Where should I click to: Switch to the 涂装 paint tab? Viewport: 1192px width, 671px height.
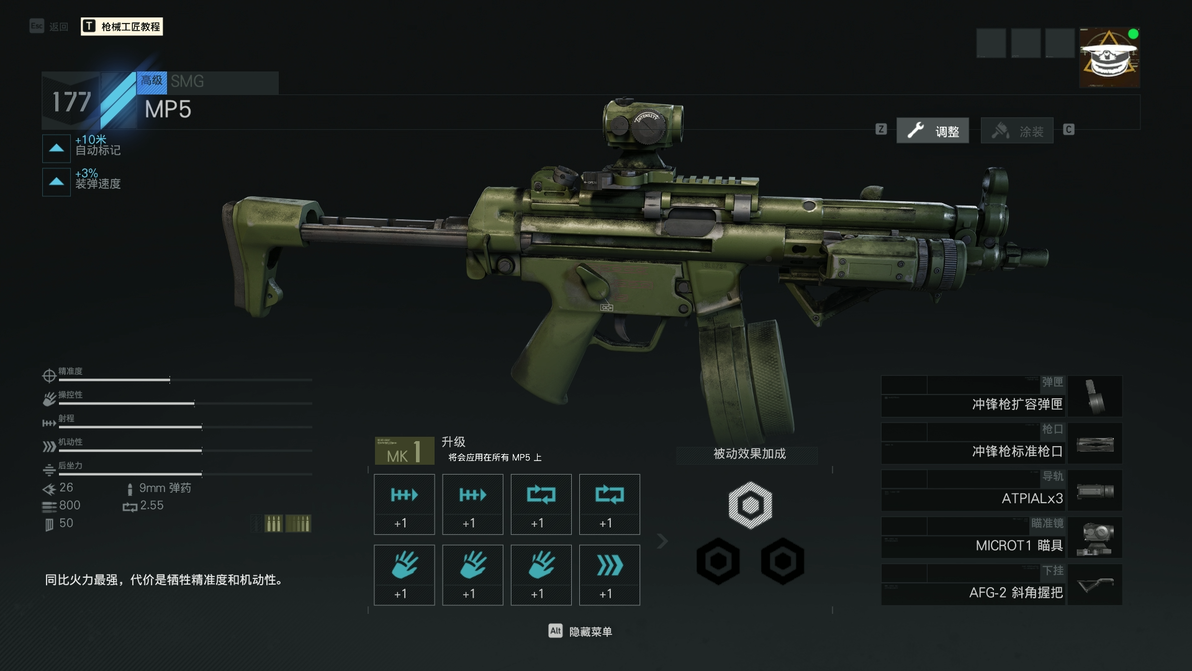tap(1017, 131)
